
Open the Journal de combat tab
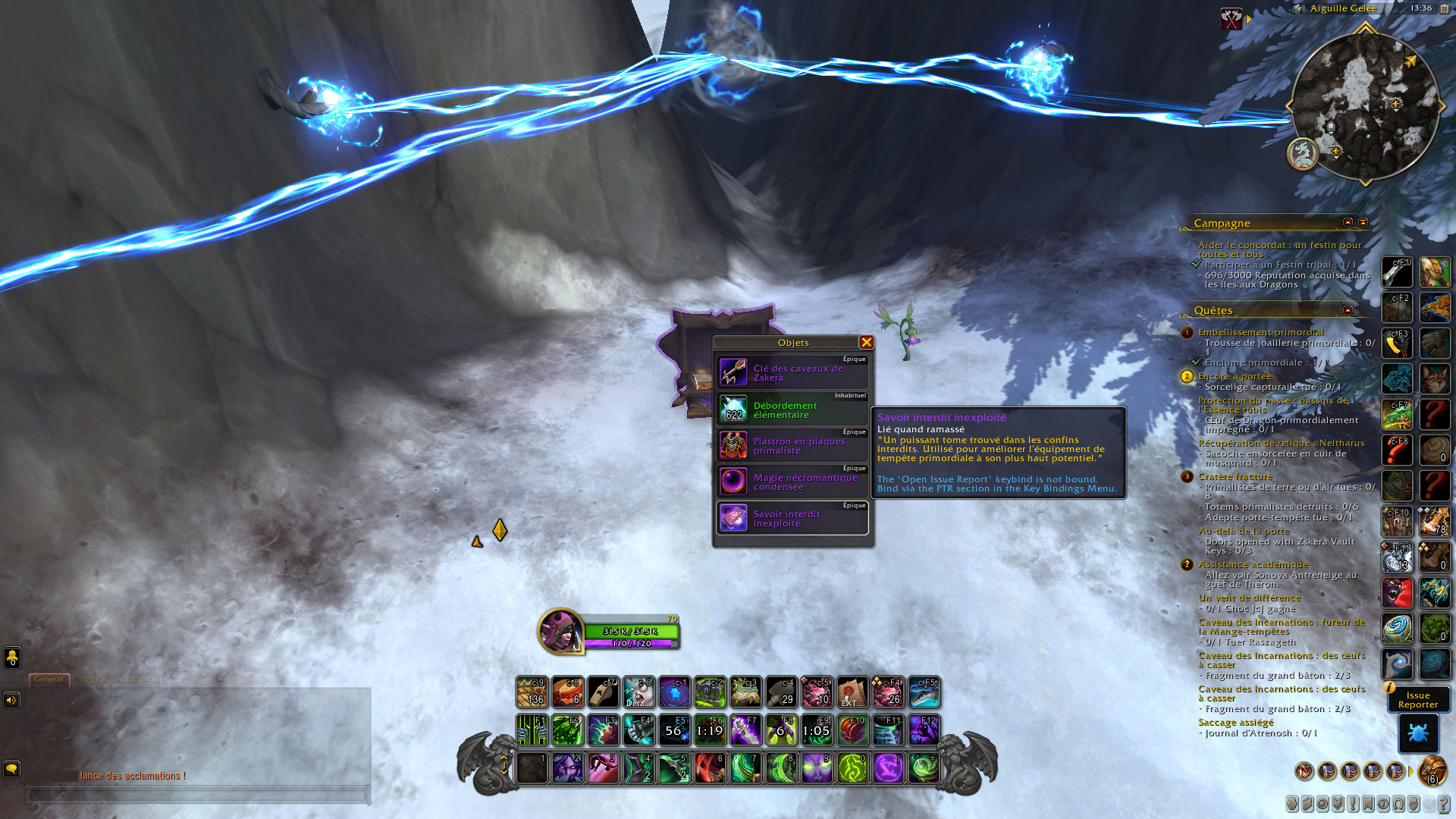116,679
